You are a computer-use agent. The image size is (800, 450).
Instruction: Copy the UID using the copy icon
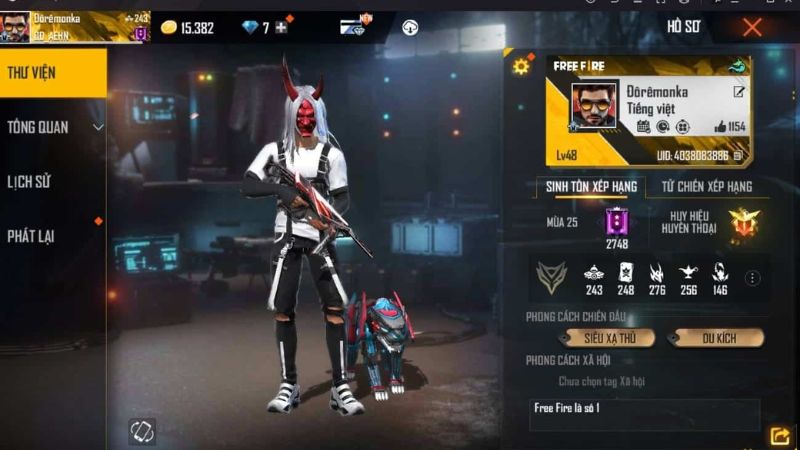[738, 155]
